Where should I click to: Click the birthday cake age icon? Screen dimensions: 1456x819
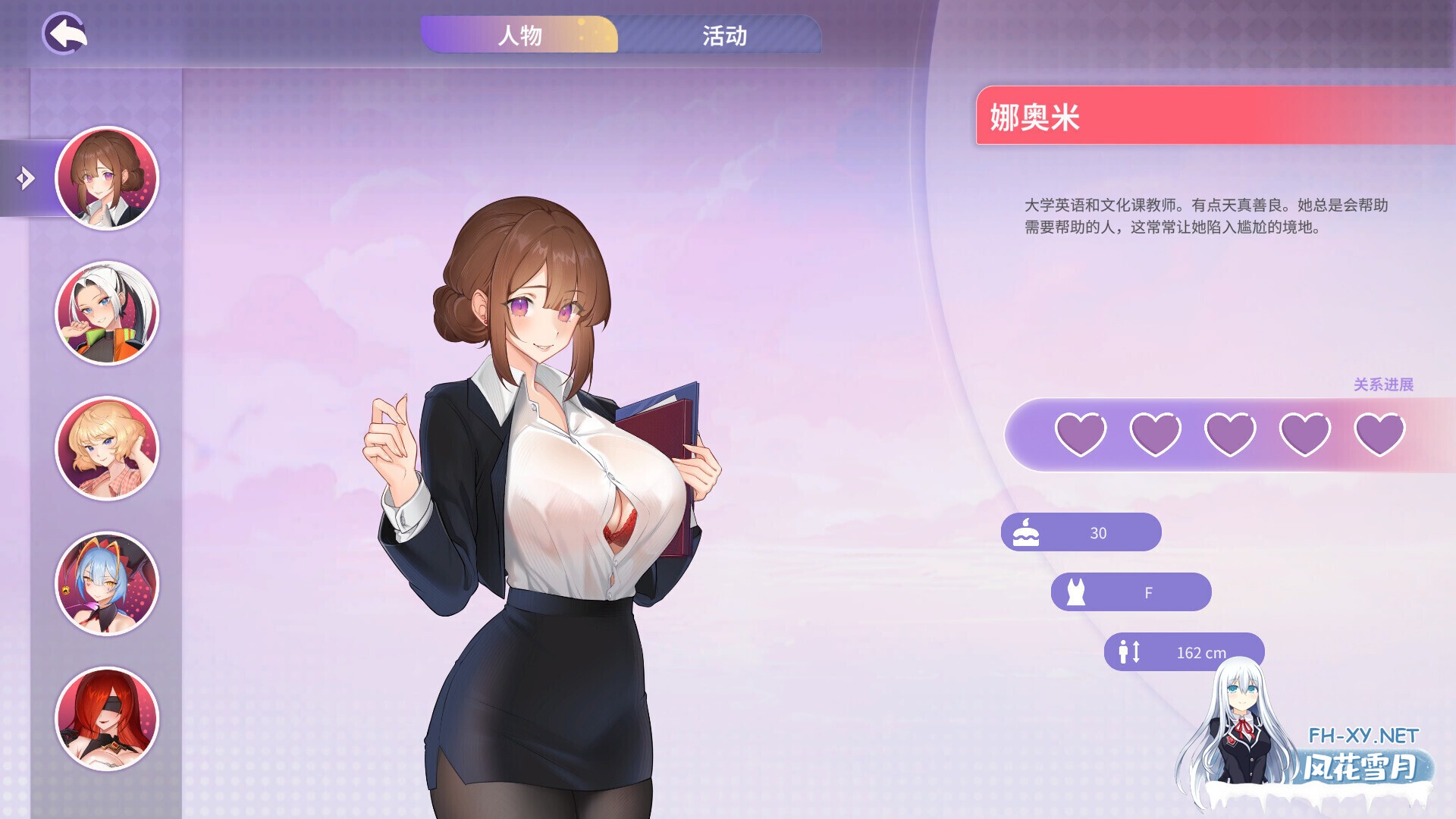(1025, 532)
